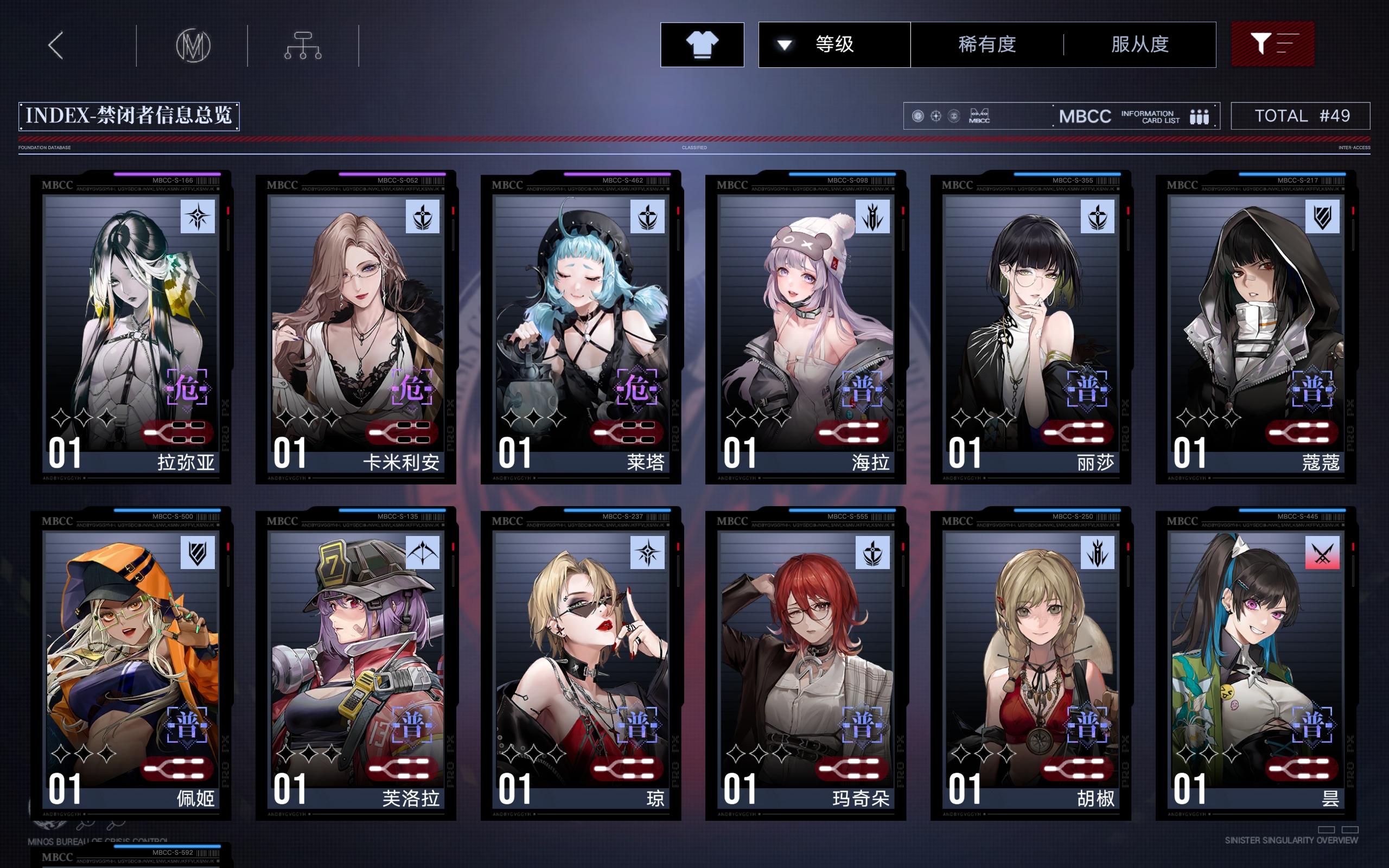
Task: Switch sorting to 服从度
Action: click(x=1140, y=45)
